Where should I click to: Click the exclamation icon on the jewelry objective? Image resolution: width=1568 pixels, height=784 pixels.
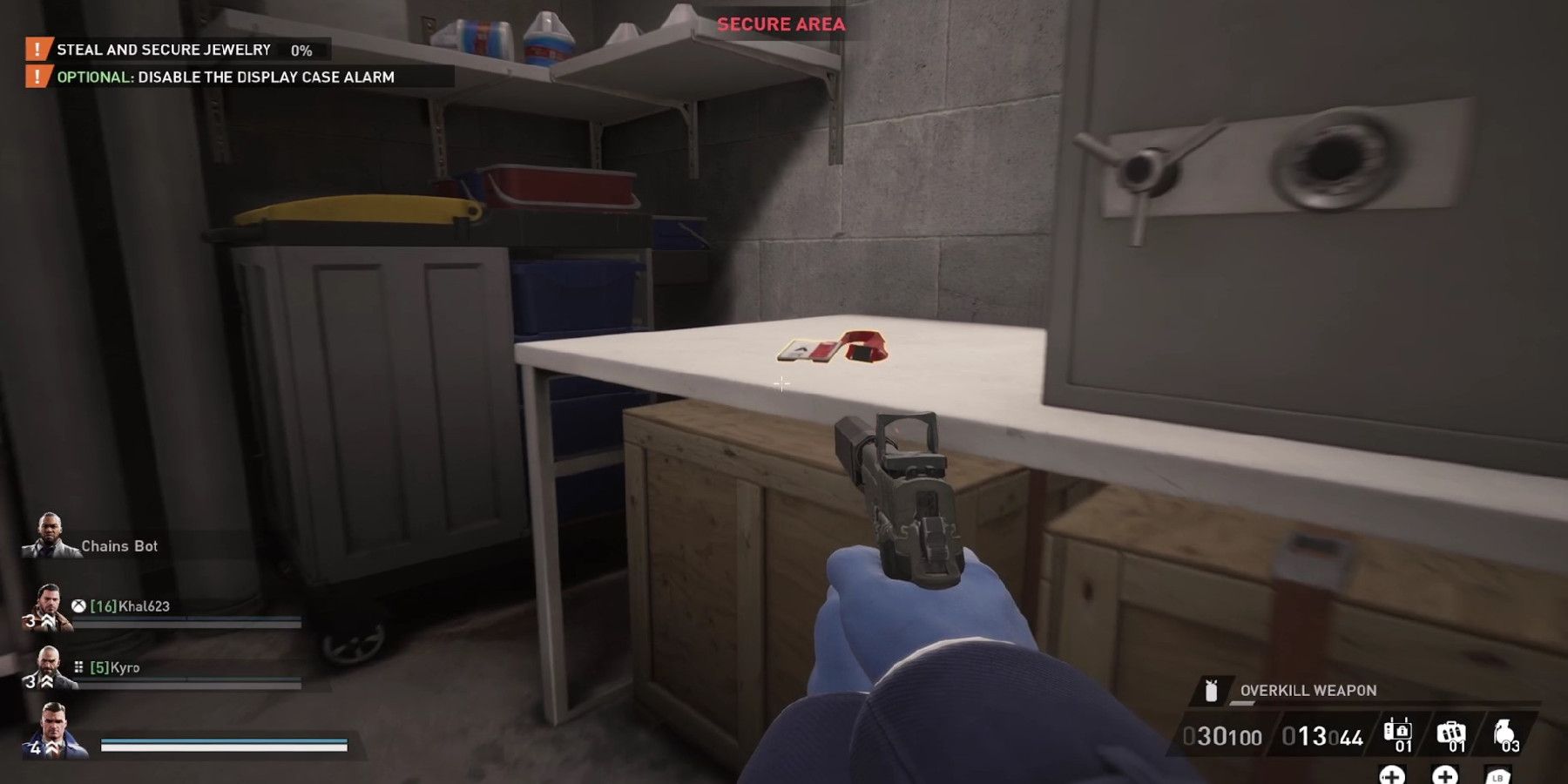point(36,50)
